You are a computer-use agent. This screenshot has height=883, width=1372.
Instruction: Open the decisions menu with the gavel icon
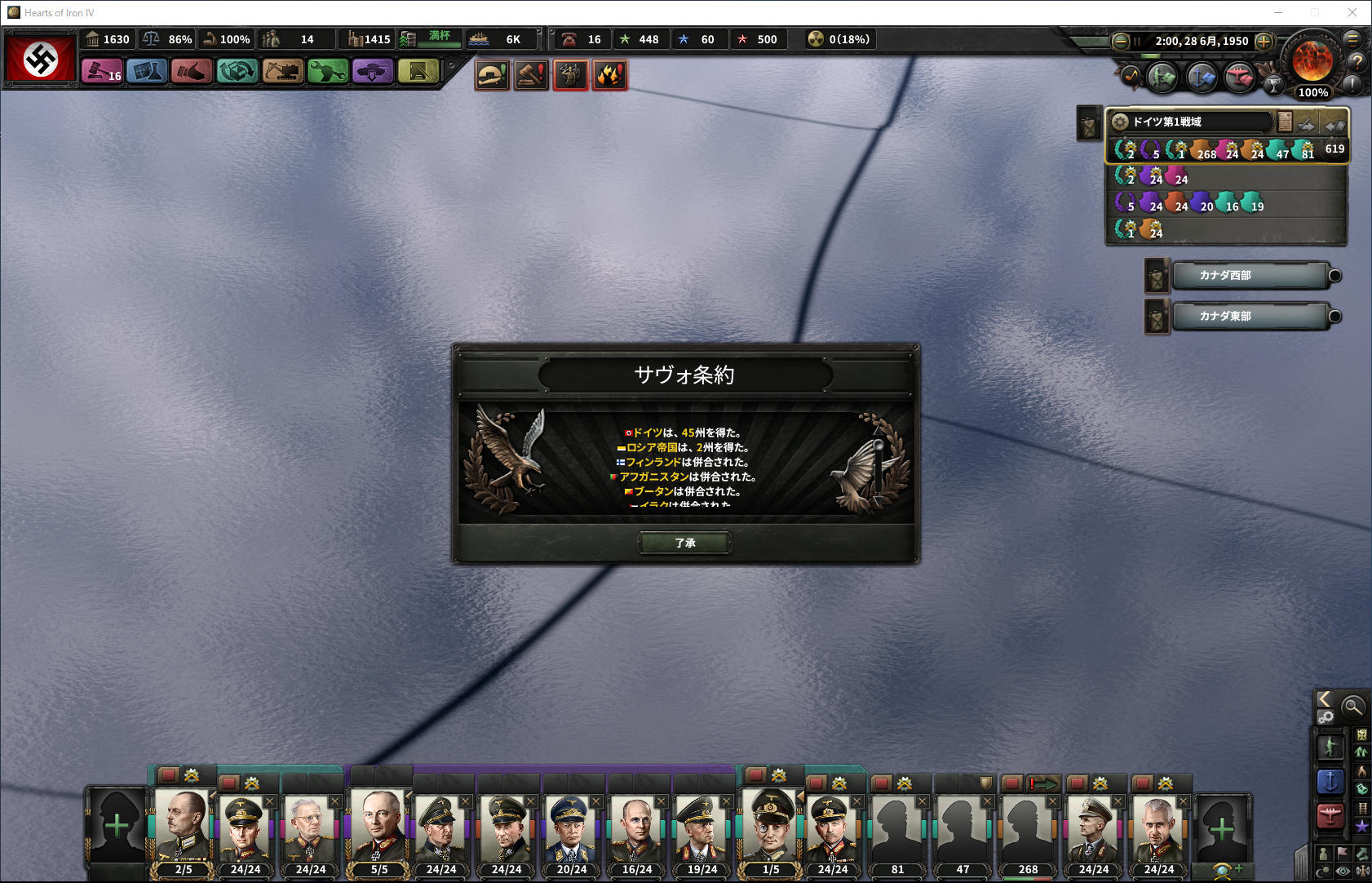click(101, 72)
